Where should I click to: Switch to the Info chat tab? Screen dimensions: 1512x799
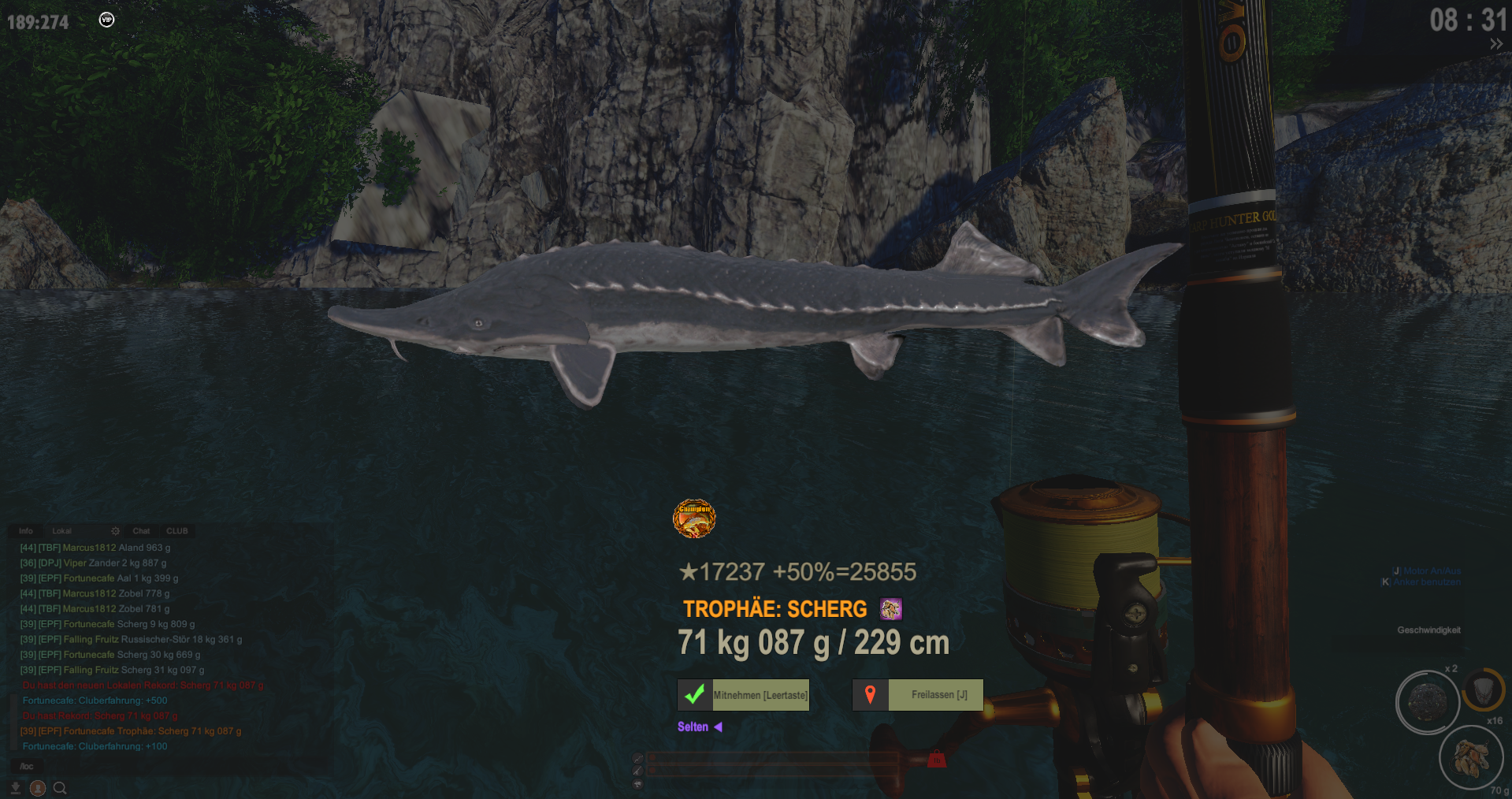(26, 531)
